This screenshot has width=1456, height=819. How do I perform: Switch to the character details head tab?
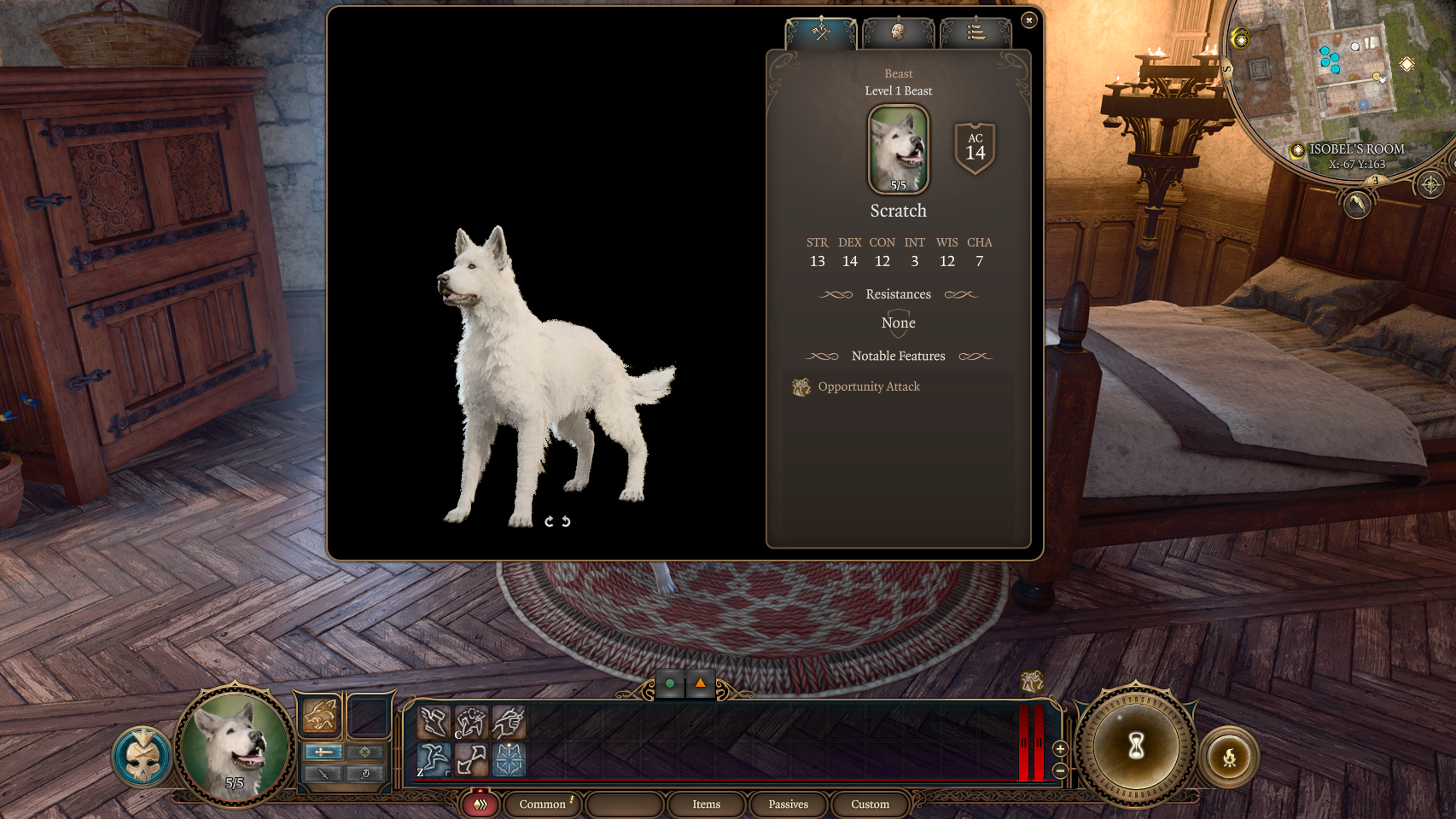click(899, 32)
